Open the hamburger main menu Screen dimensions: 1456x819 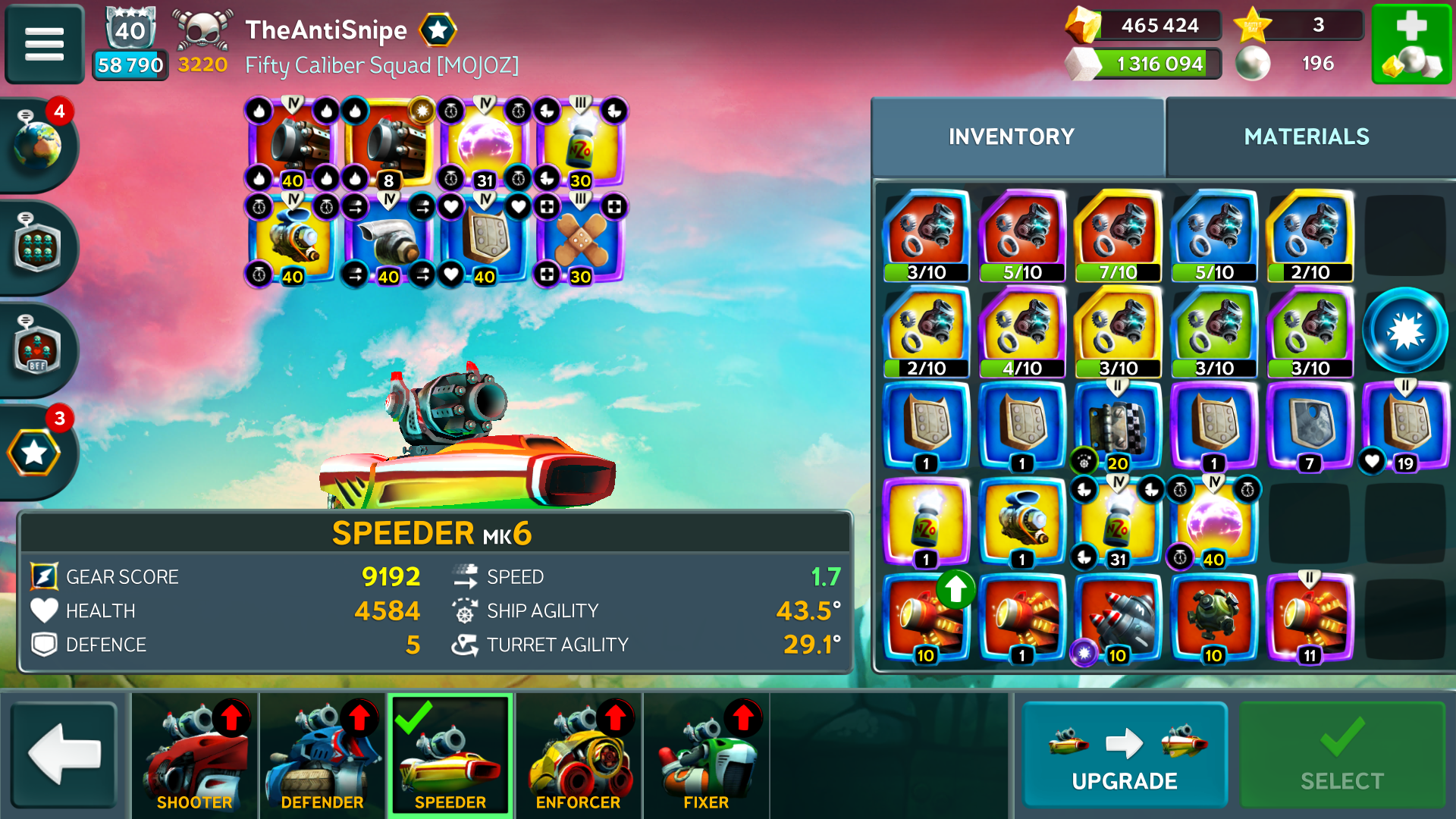44,43
